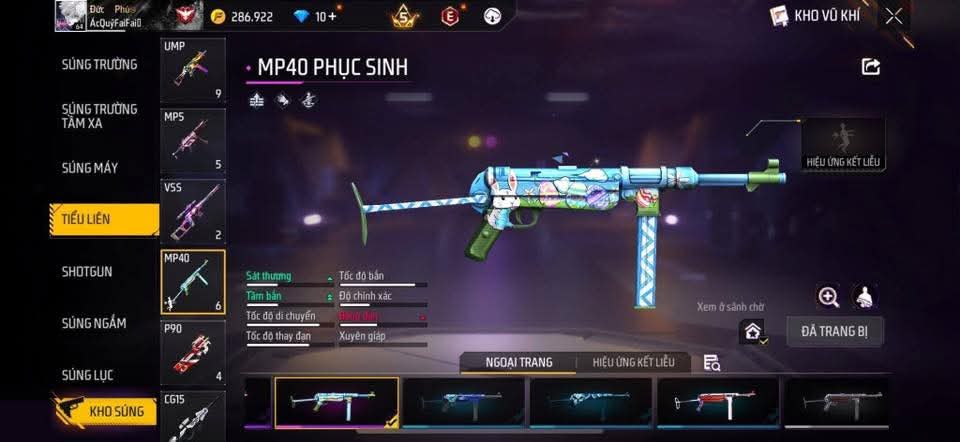The height and width of the screenshot is (442, 960).
Task: Open the Súng Ngắm category
Action: (94, 323)
